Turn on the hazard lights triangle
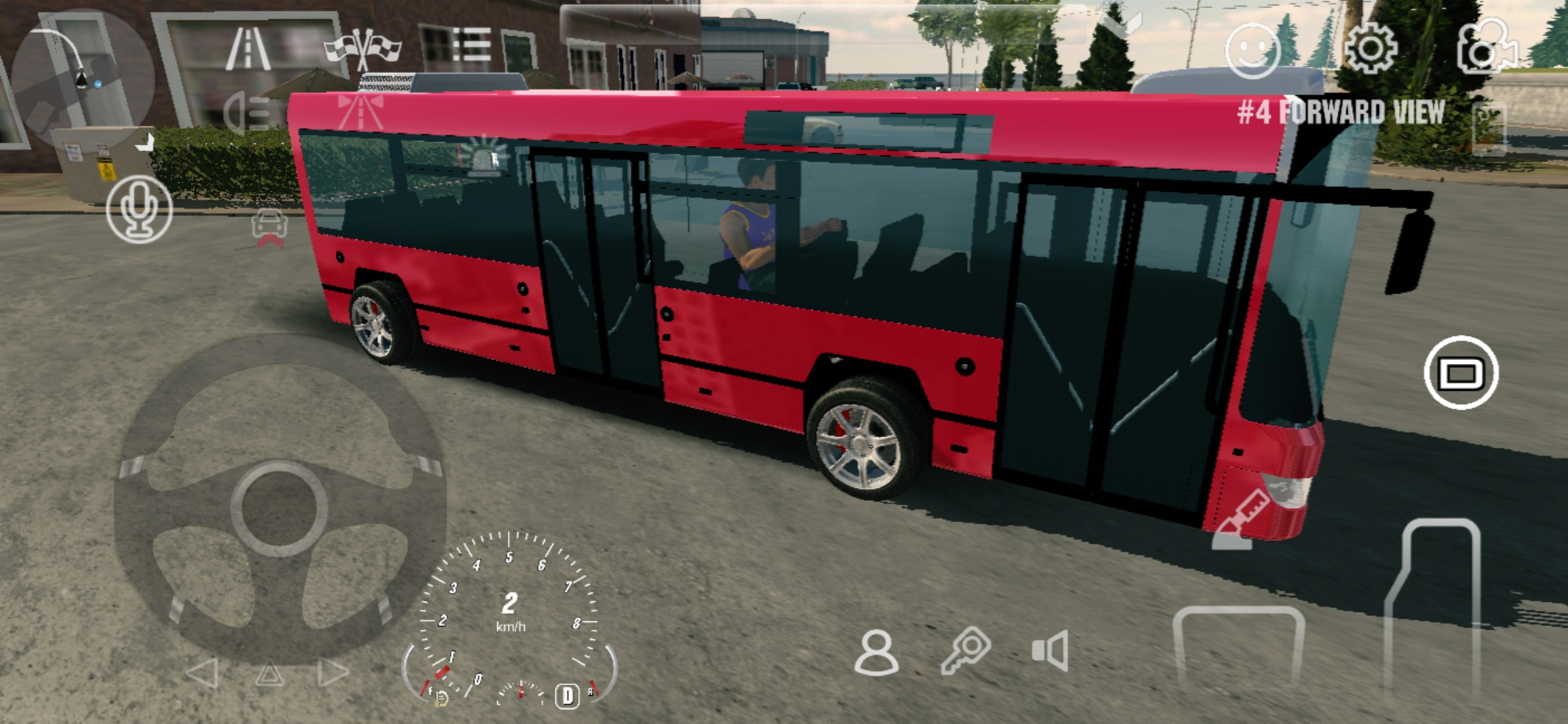The height and width of the screenshot is (724, 1568). tap(269, 672)
